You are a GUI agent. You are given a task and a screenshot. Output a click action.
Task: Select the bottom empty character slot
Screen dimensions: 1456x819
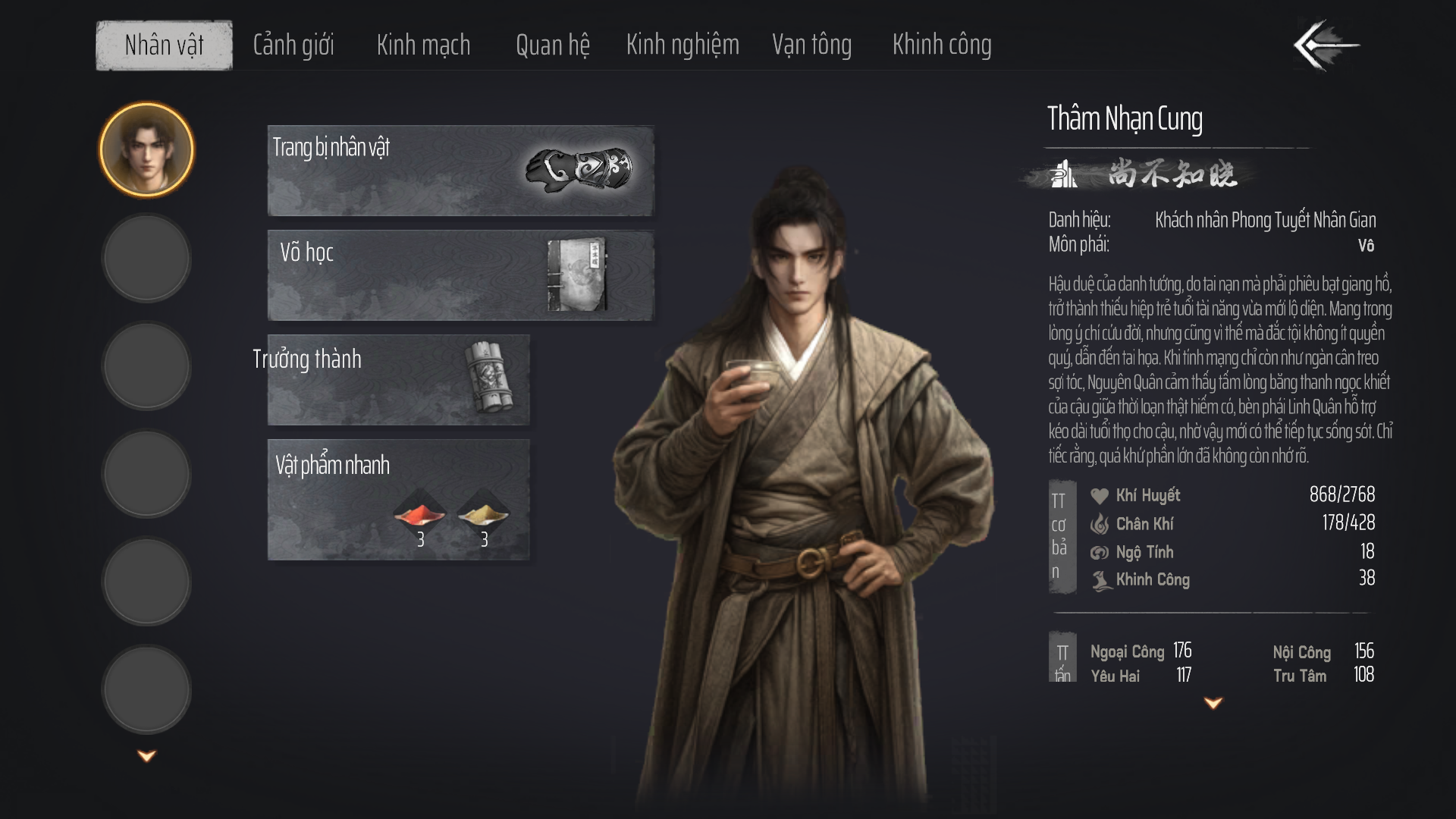pyautogui.click(x=146, y=689)
